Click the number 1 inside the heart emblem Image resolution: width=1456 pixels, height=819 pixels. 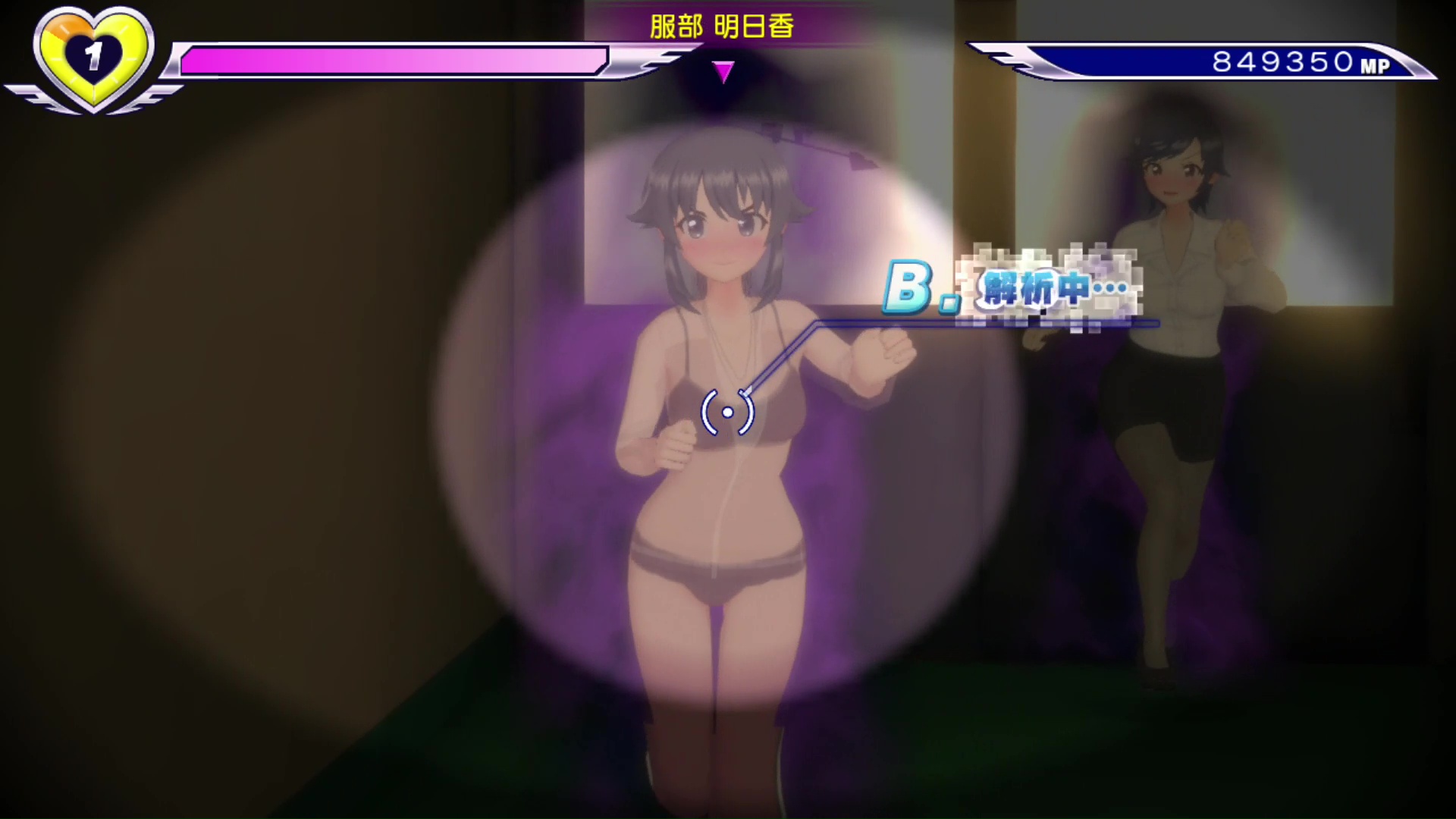93,55
